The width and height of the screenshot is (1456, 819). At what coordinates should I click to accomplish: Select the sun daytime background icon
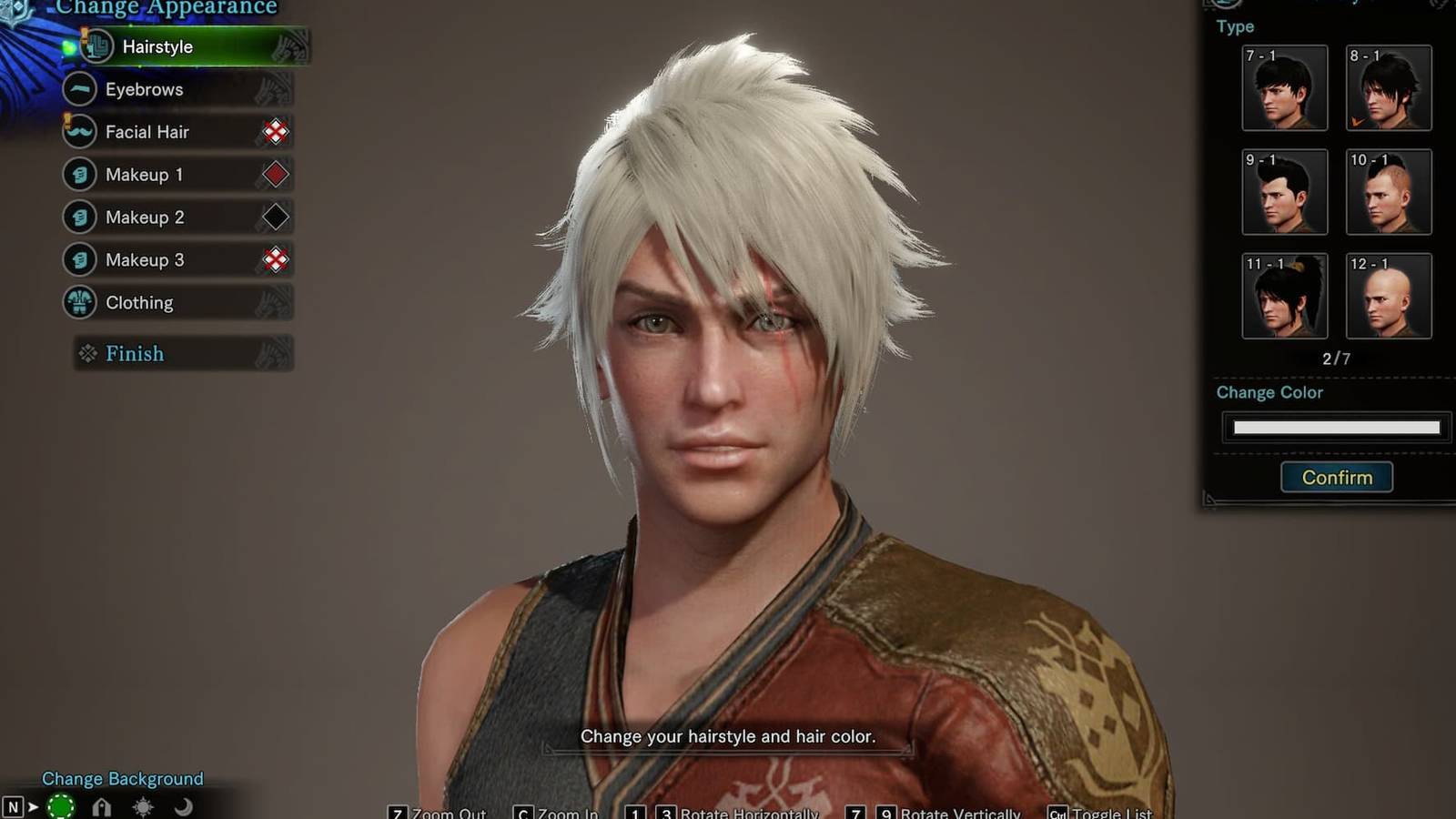[141, 808]
